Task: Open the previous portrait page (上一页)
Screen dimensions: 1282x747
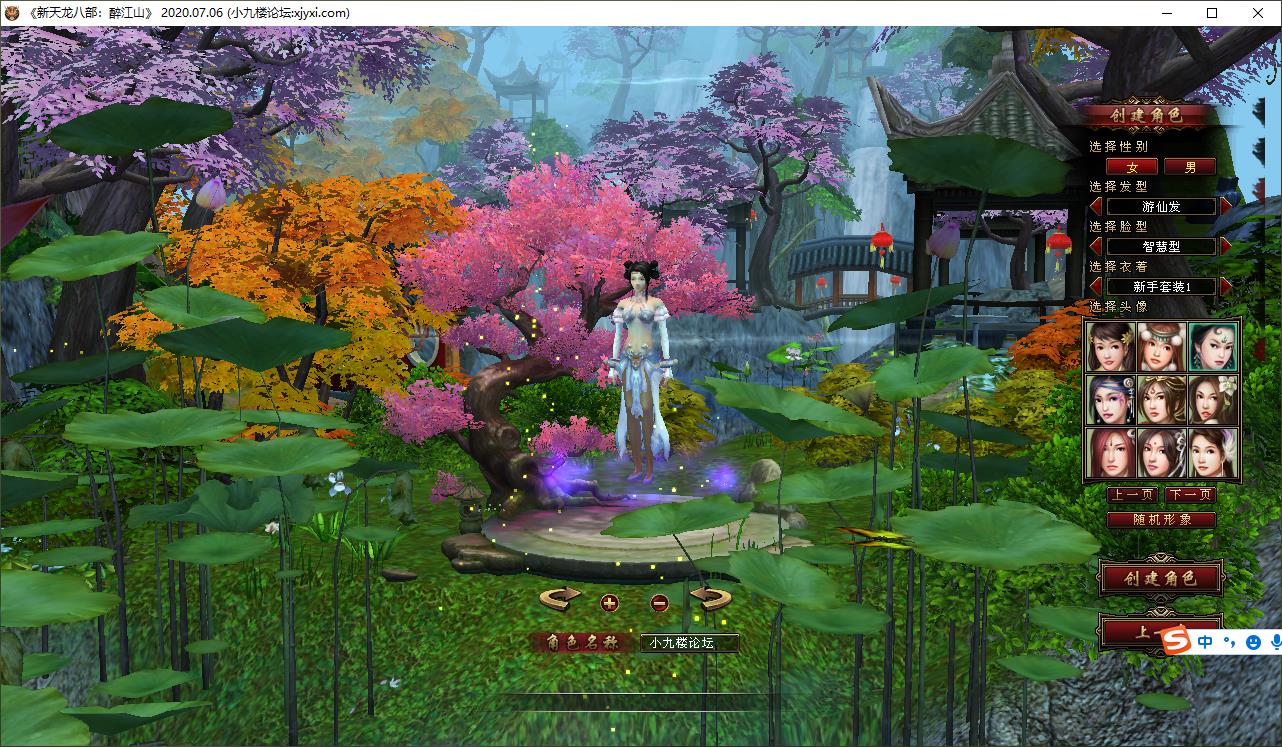Action: (1132, 495)
